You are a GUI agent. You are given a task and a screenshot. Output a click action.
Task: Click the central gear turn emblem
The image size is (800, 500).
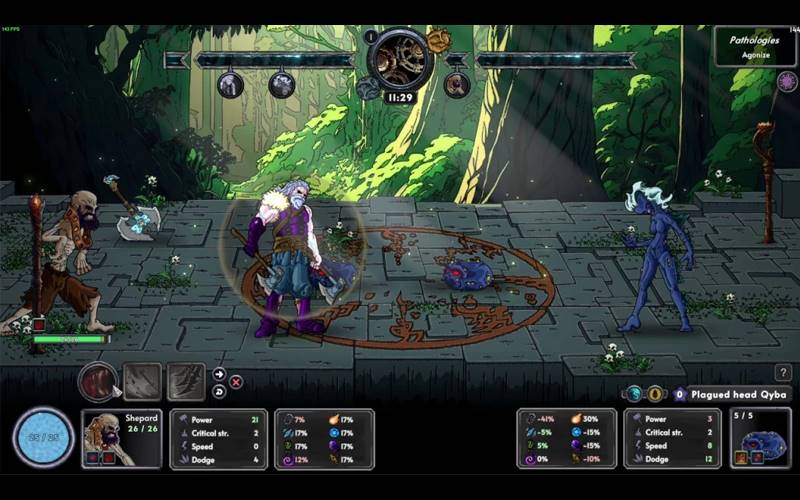(x=399, y=58)
